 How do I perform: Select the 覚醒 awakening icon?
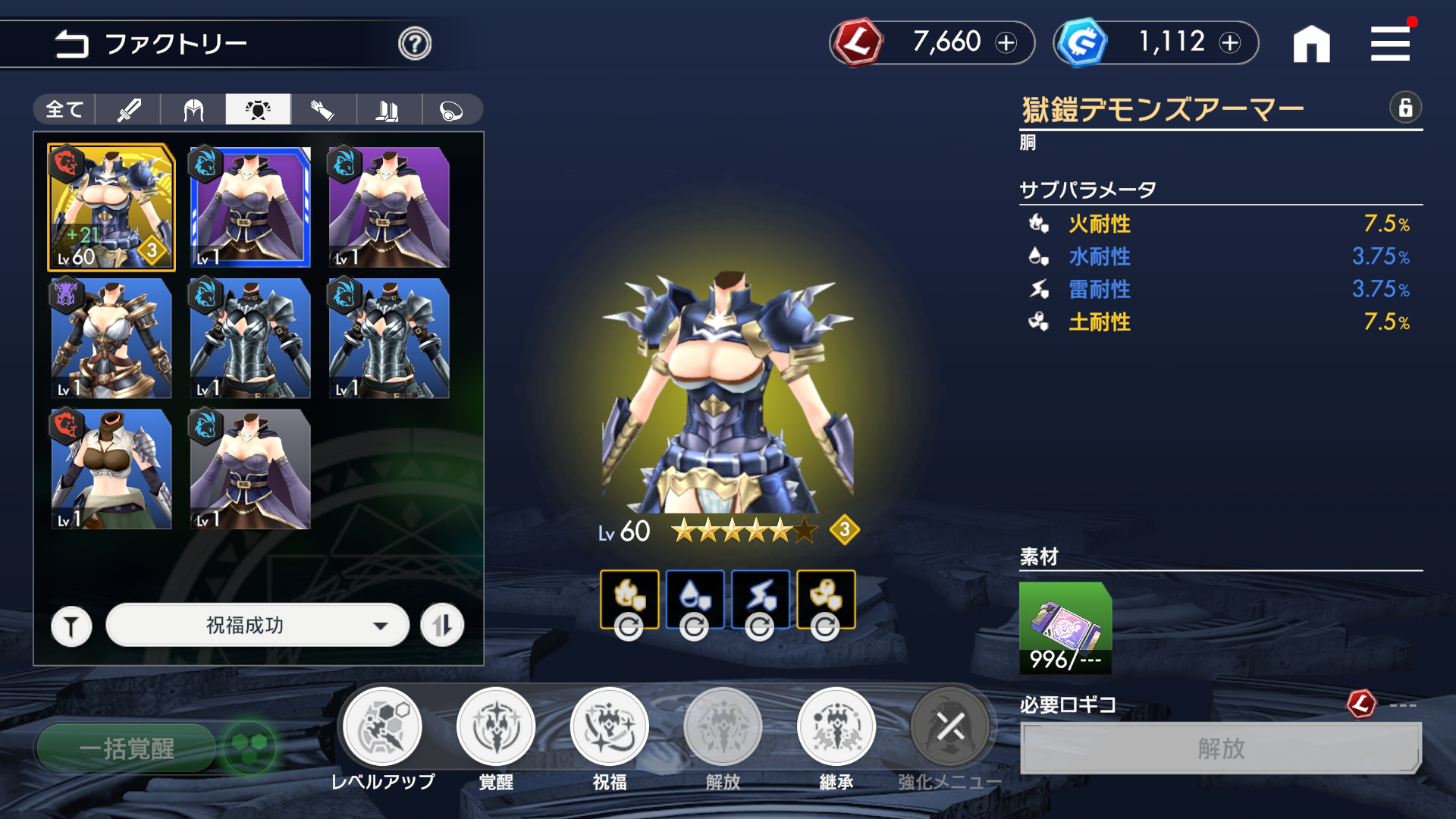[496, 726]
